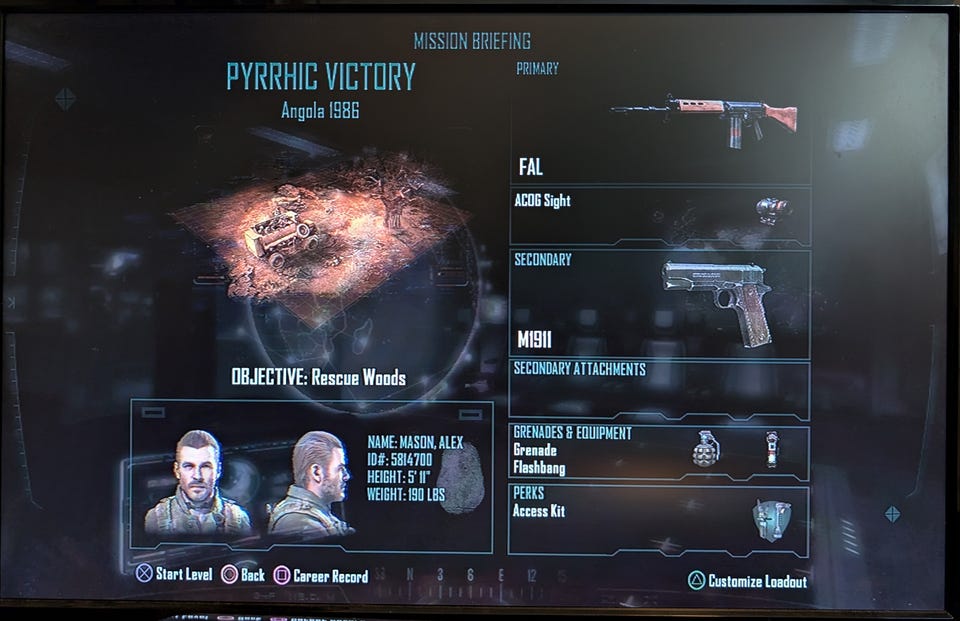Choose the ACOG Sight attachment row
This screenshot has height=621, width=960.
(660, 215)
